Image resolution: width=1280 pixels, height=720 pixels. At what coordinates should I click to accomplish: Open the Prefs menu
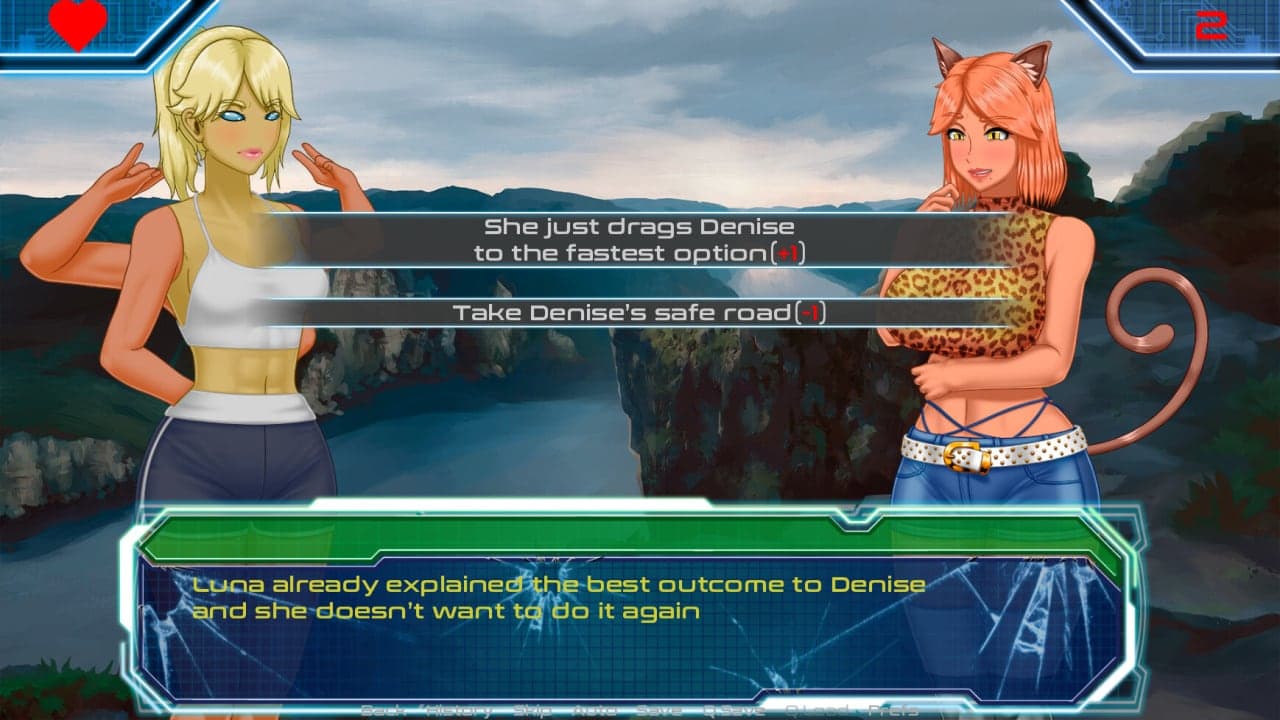point(893,710)
